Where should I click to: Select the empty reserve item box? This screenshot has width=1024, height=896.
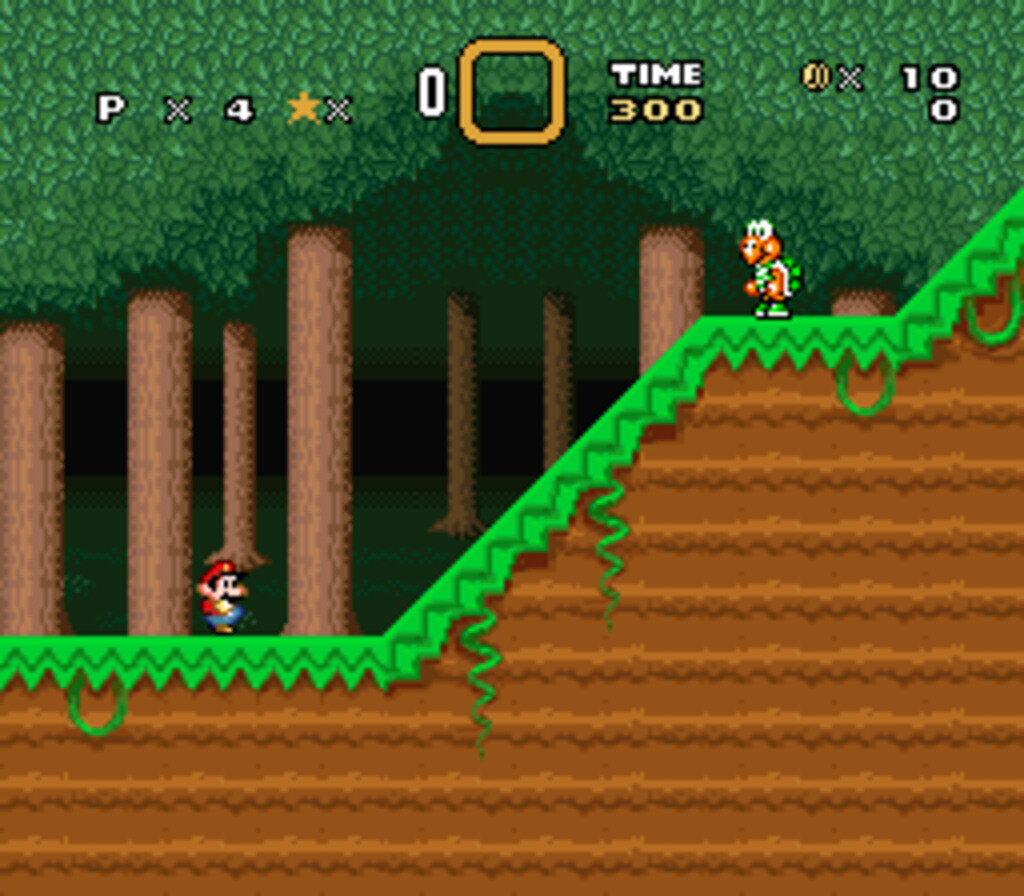tap(512, 91)
